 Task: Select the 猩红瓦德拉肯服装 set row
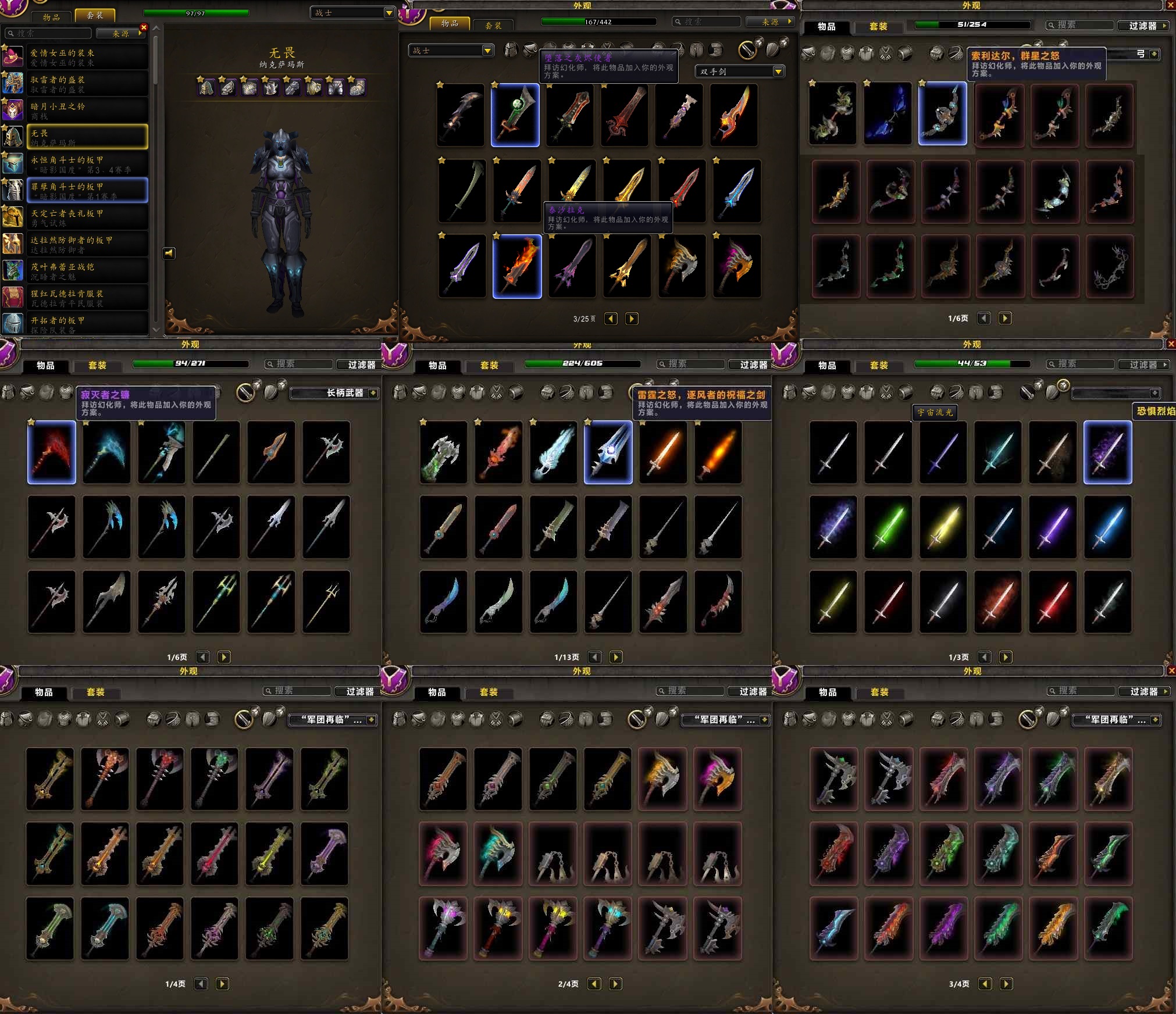87,298
